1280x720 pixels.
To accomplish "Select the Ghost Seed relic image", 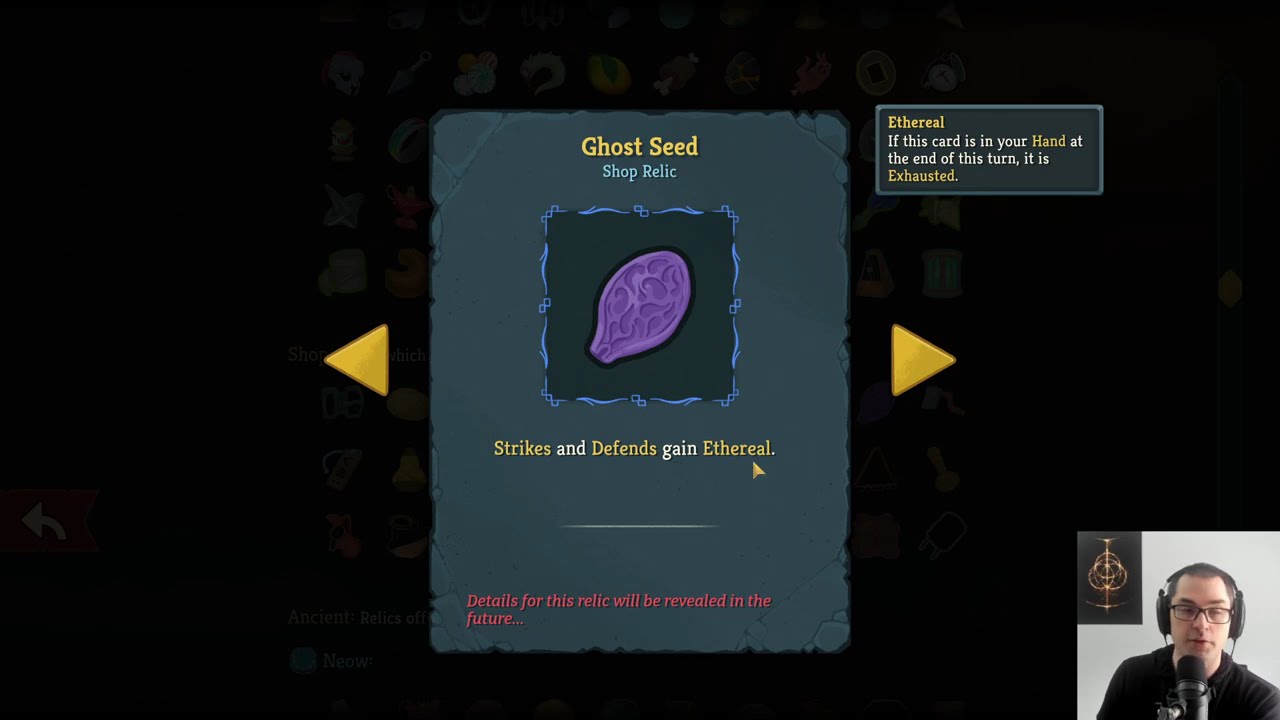I will (640, 305).
